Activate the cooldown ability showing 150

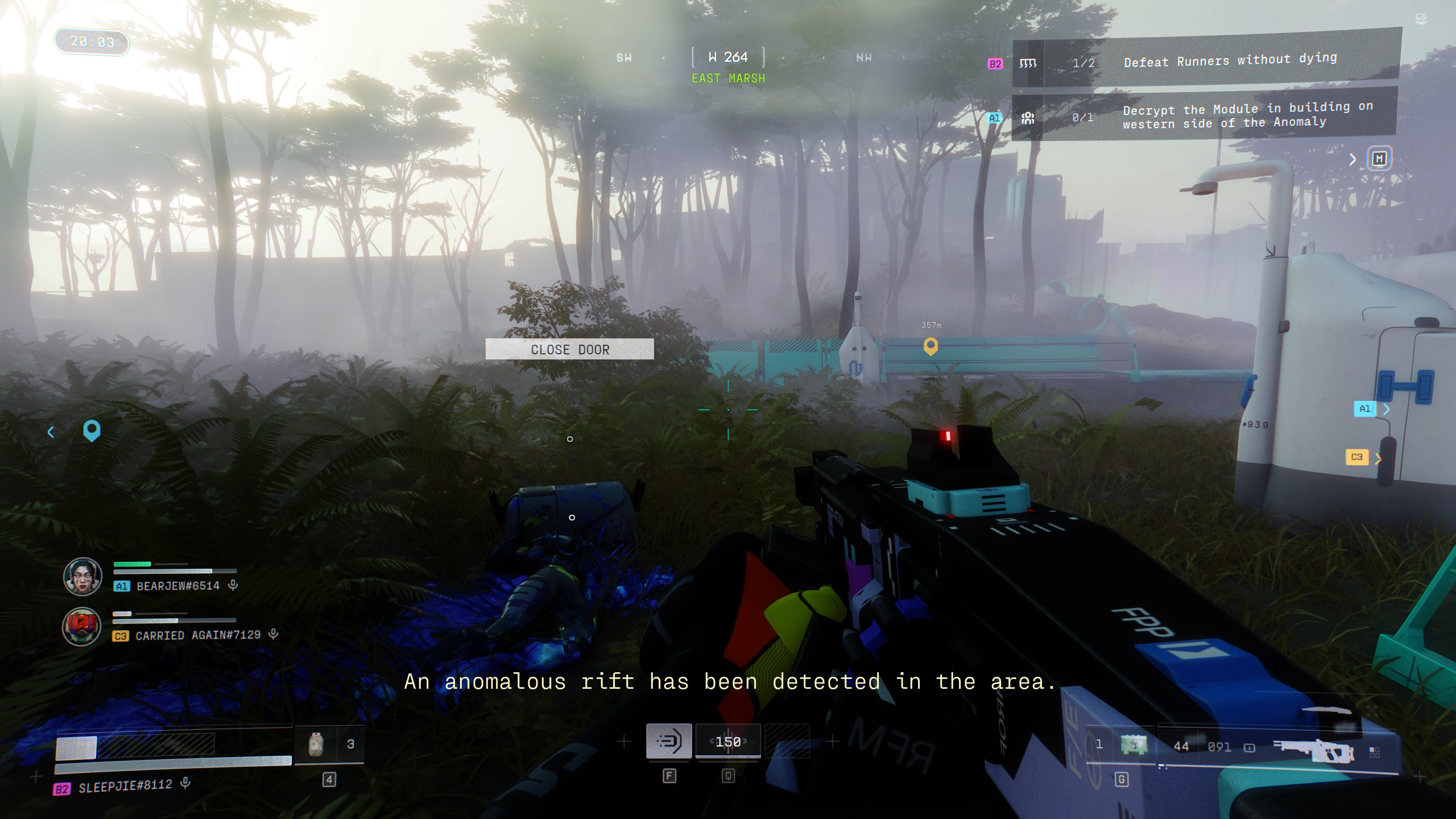click(x=728, y=742)
